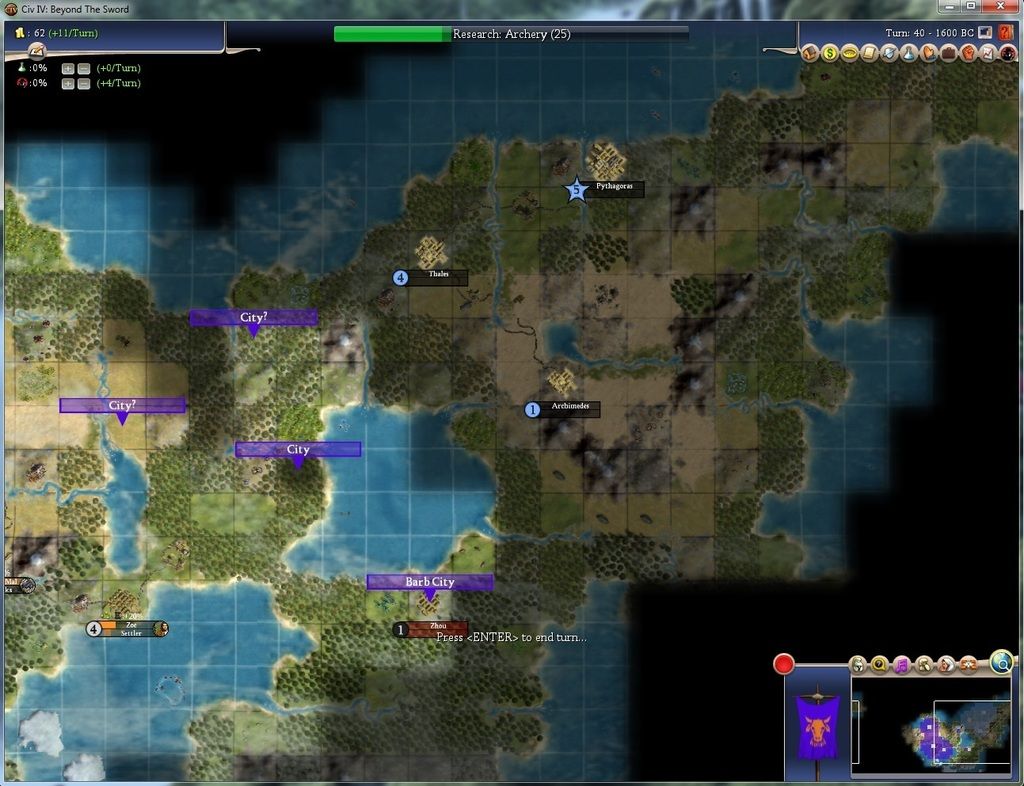Viewport: 1024px width, 786px height.
Task: Click the minimap world overview
Action: (x=930, y=723)
